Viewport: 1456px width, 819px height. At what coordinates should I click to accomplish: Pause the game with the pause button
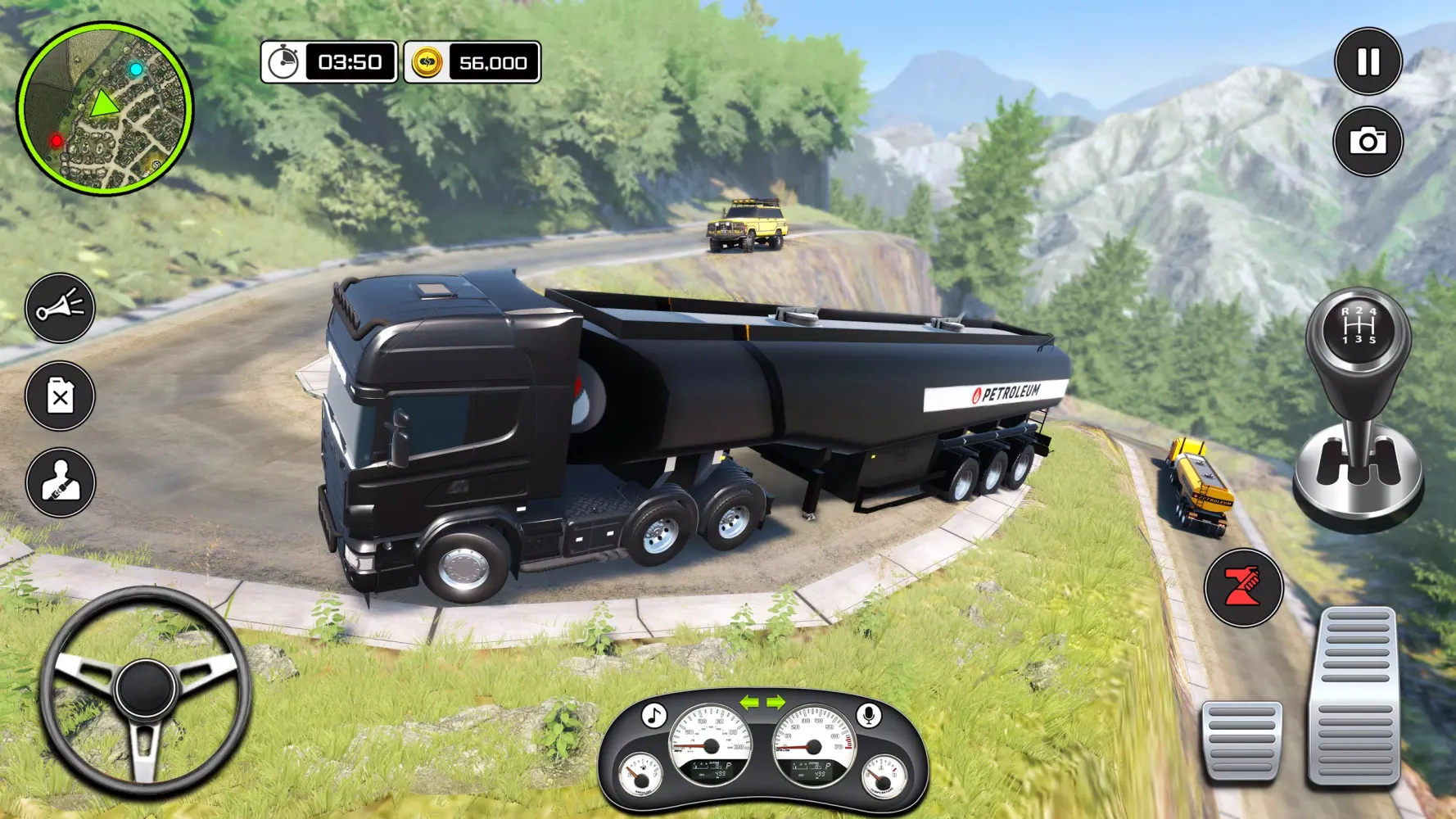(x=1368, y=61)
